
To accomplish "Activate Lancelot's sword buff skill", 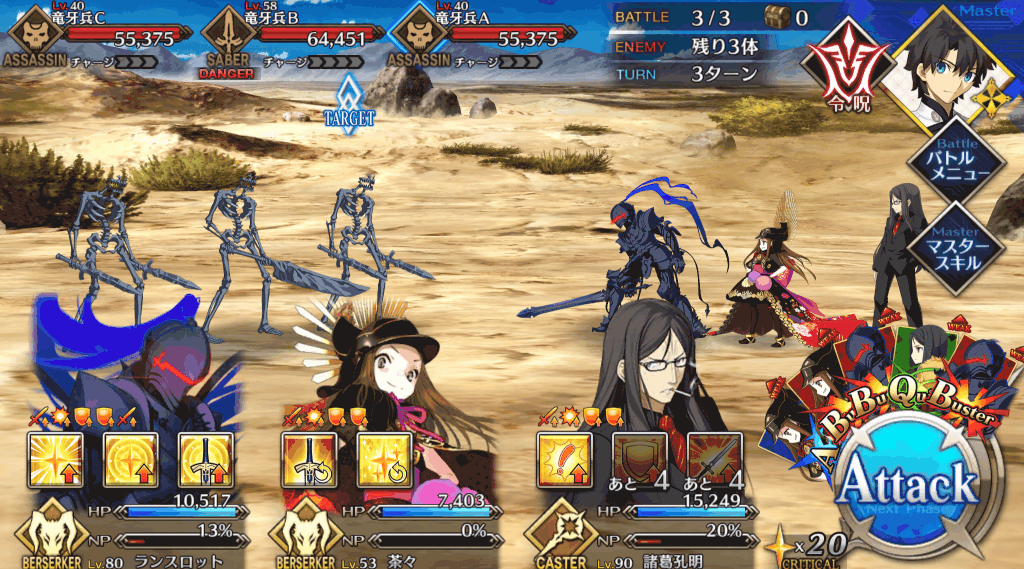I will click(206, 459).
